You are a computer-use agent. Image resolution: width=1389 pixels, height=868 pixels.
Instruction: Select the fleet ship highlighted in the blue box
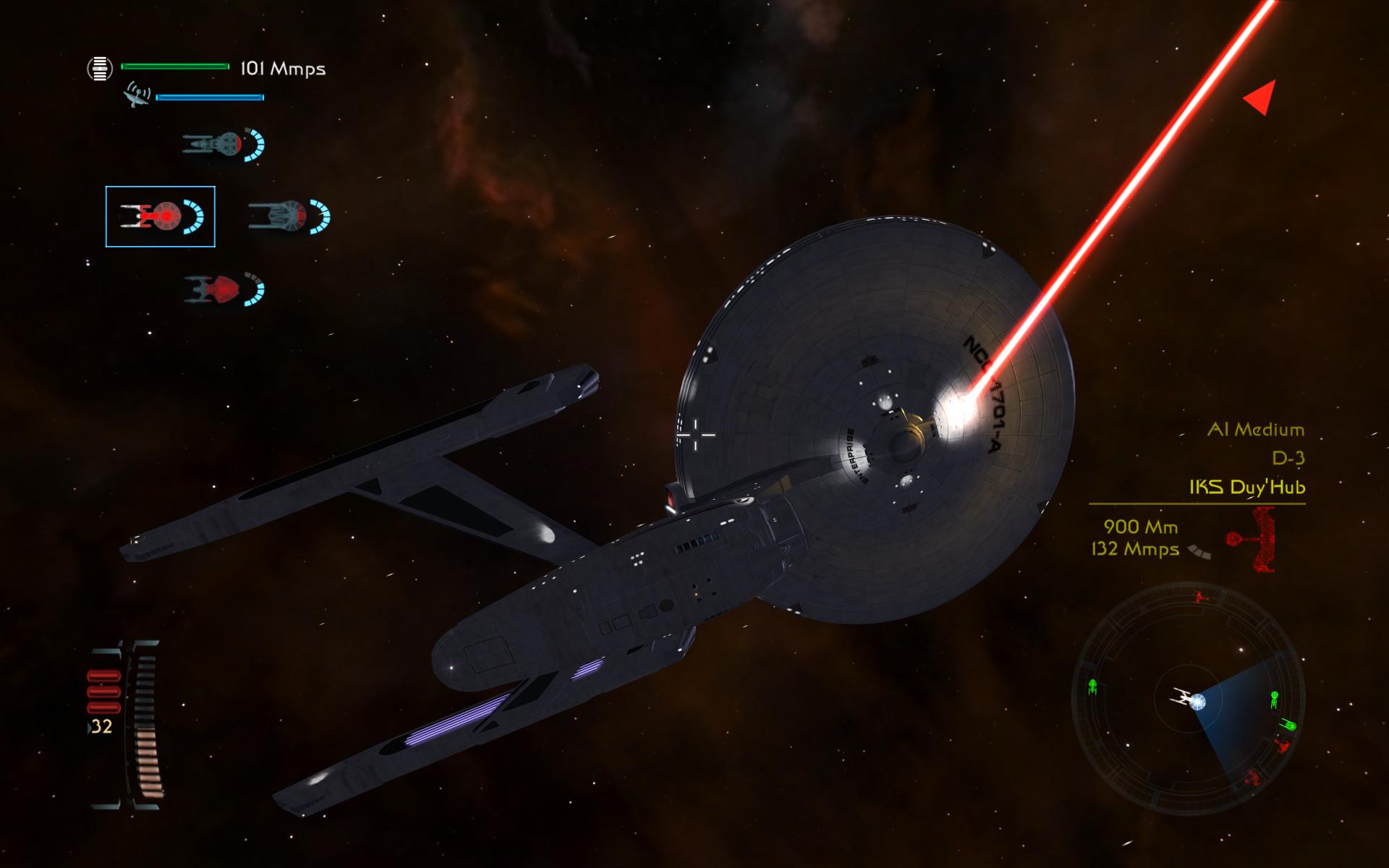pyautogui.click(x=160, y=216)
